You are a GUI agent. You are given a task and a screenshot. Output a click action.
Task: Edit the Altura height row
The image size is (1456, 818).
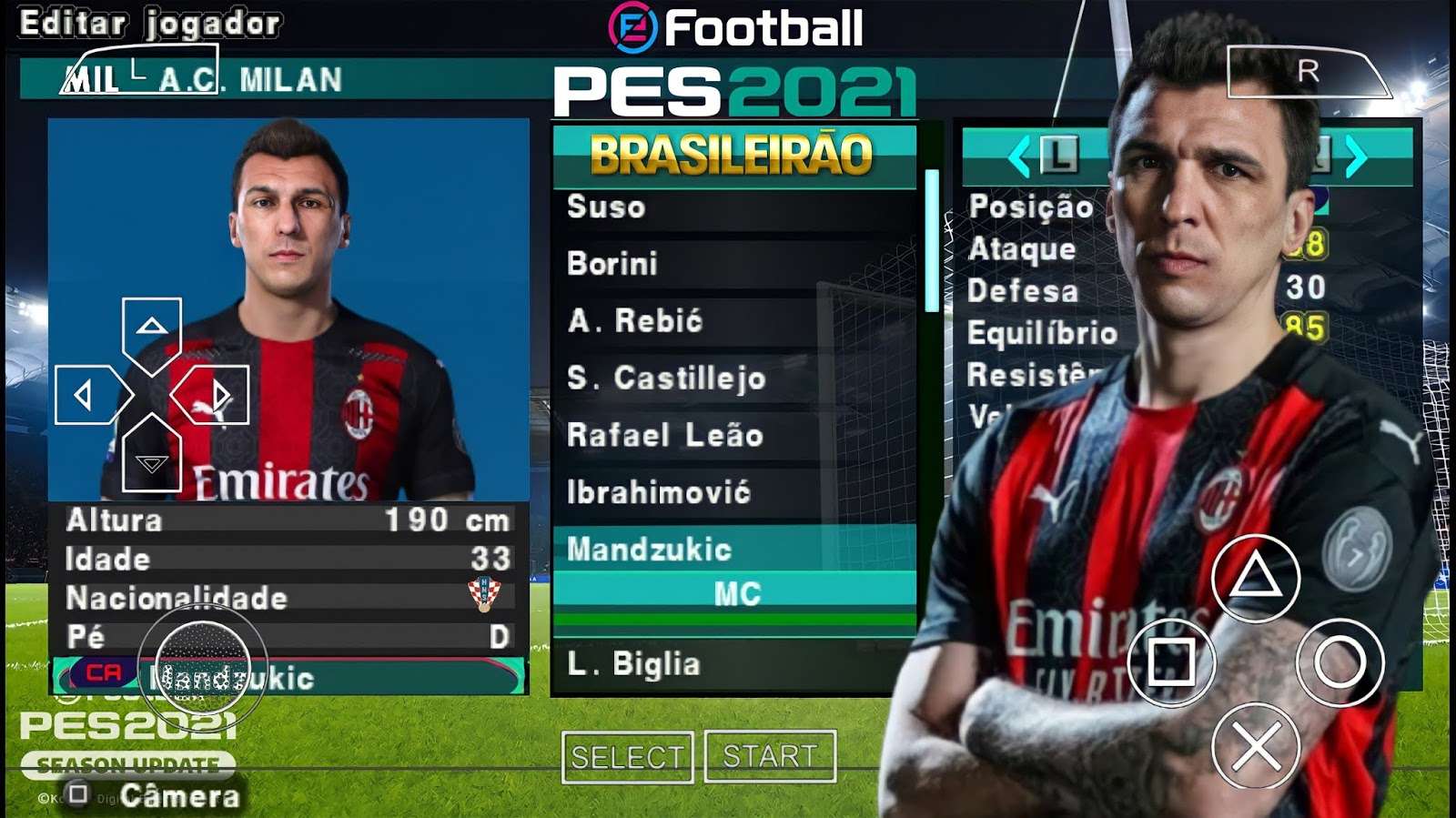288,520
